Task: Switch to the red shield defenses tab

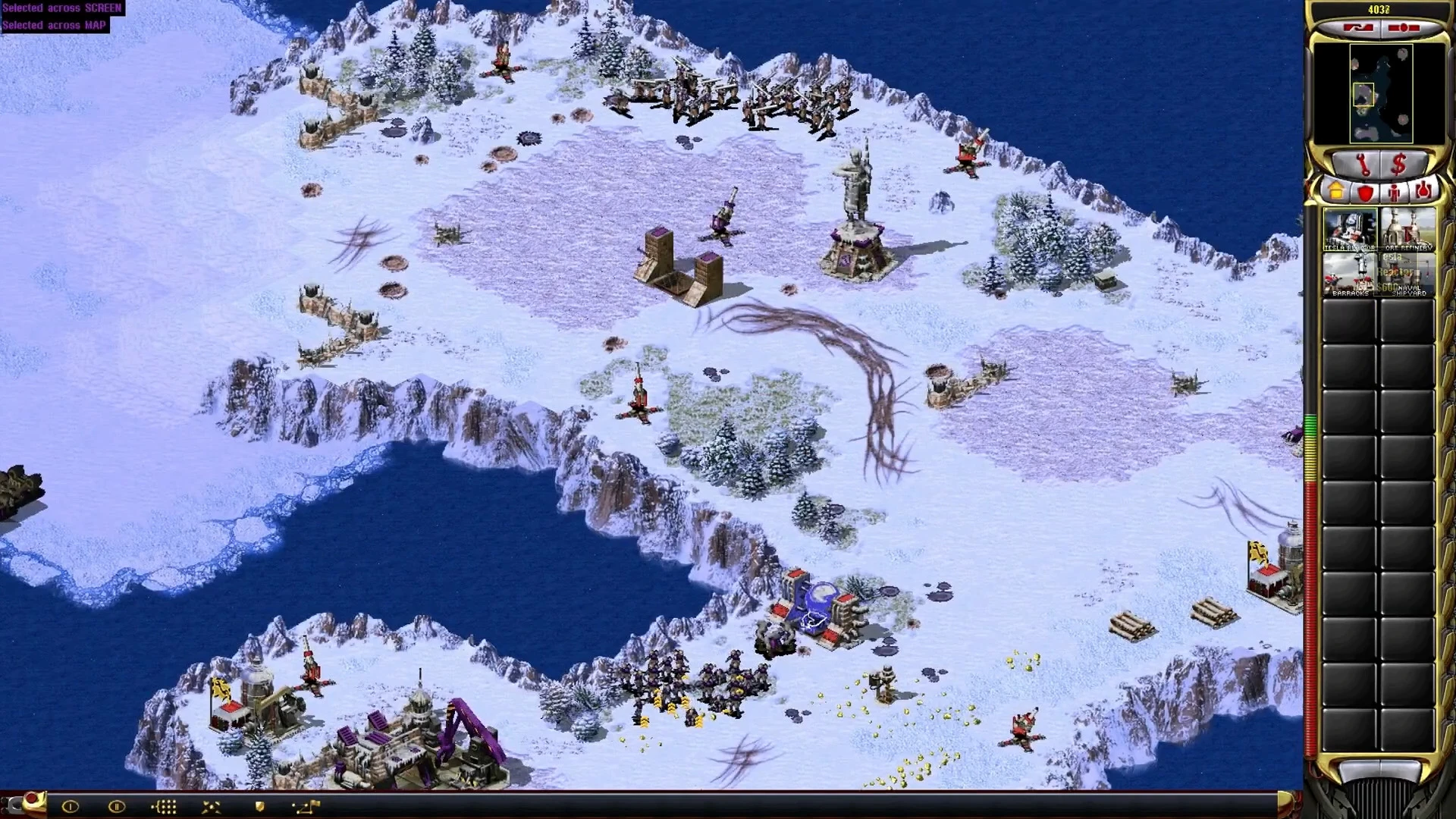Action: tap(1365, 192)
